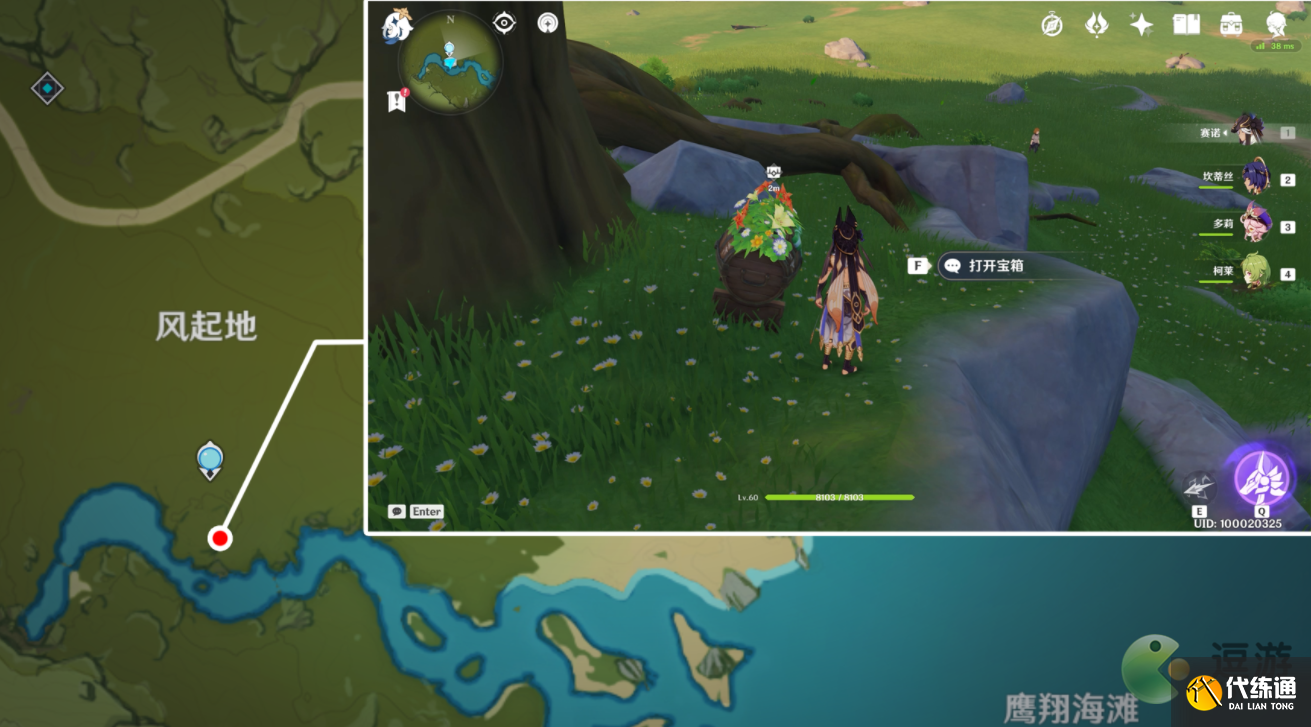1311x727 pixels.
Task: Activate the purple elemental burst icon
Action: point(1260,476)
